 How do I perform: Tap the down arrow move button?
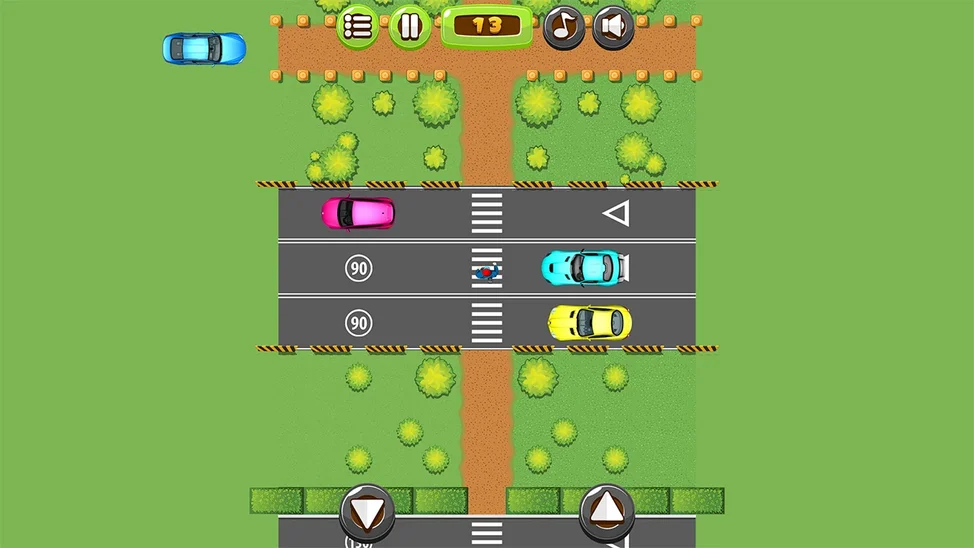[x=367, y=512]
